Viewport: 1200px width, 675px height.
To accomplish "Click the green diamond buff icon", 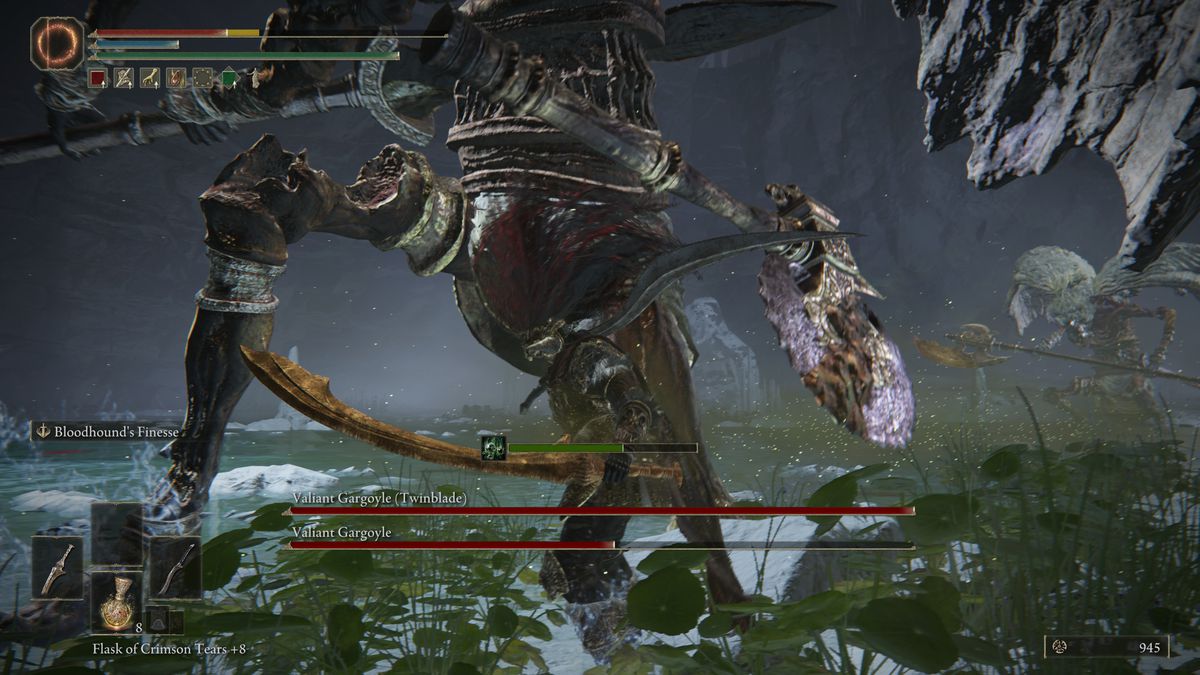I will [228, 78].
